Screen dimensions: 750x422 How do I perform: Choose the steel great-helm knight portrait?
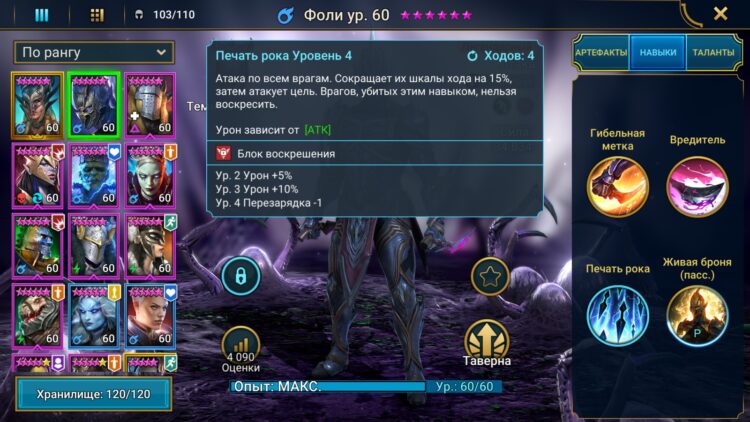coord(151,103)
